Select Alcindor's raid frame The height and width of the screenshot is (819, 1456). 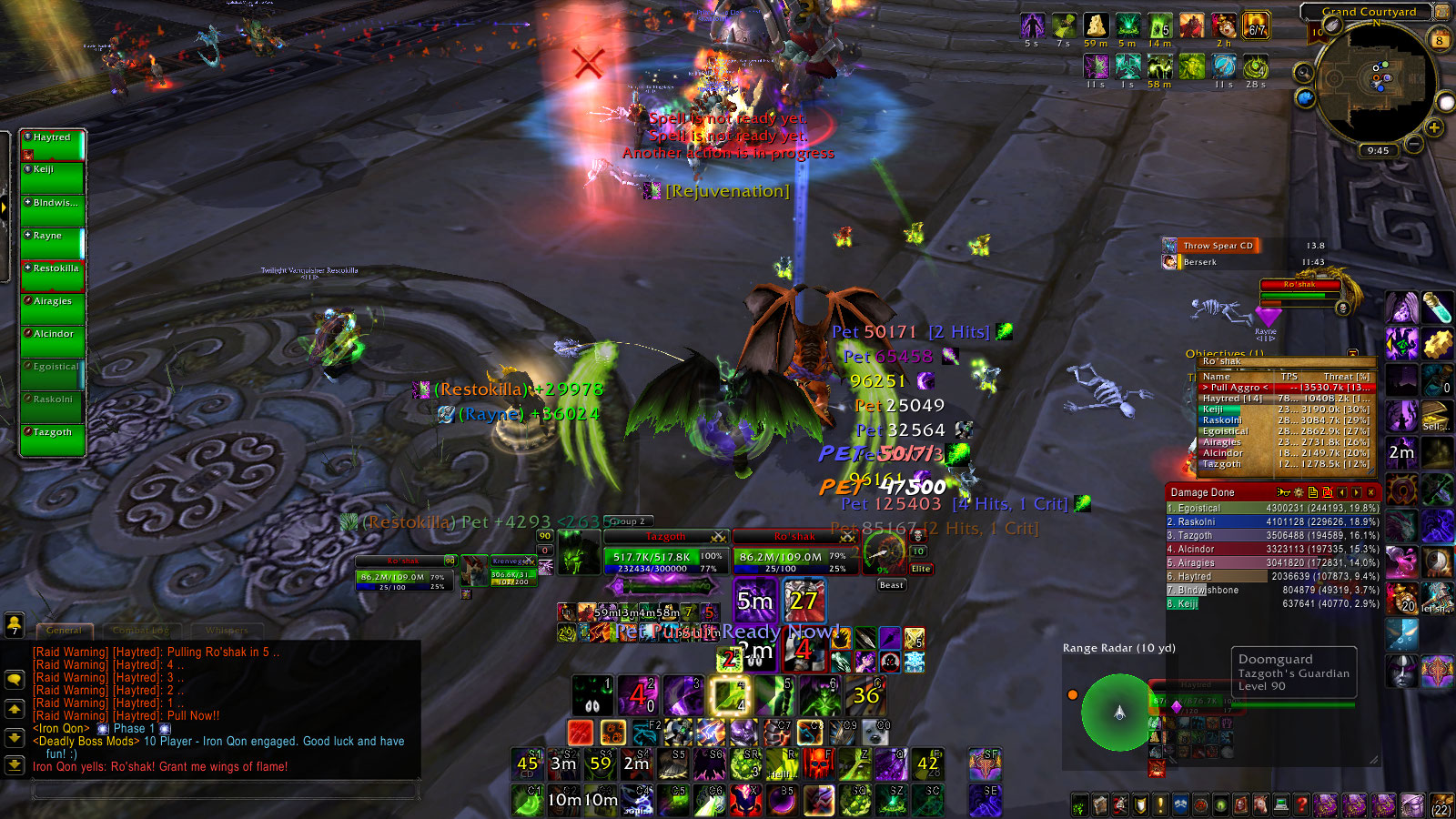pyautogui.click(x=53, y=340)
